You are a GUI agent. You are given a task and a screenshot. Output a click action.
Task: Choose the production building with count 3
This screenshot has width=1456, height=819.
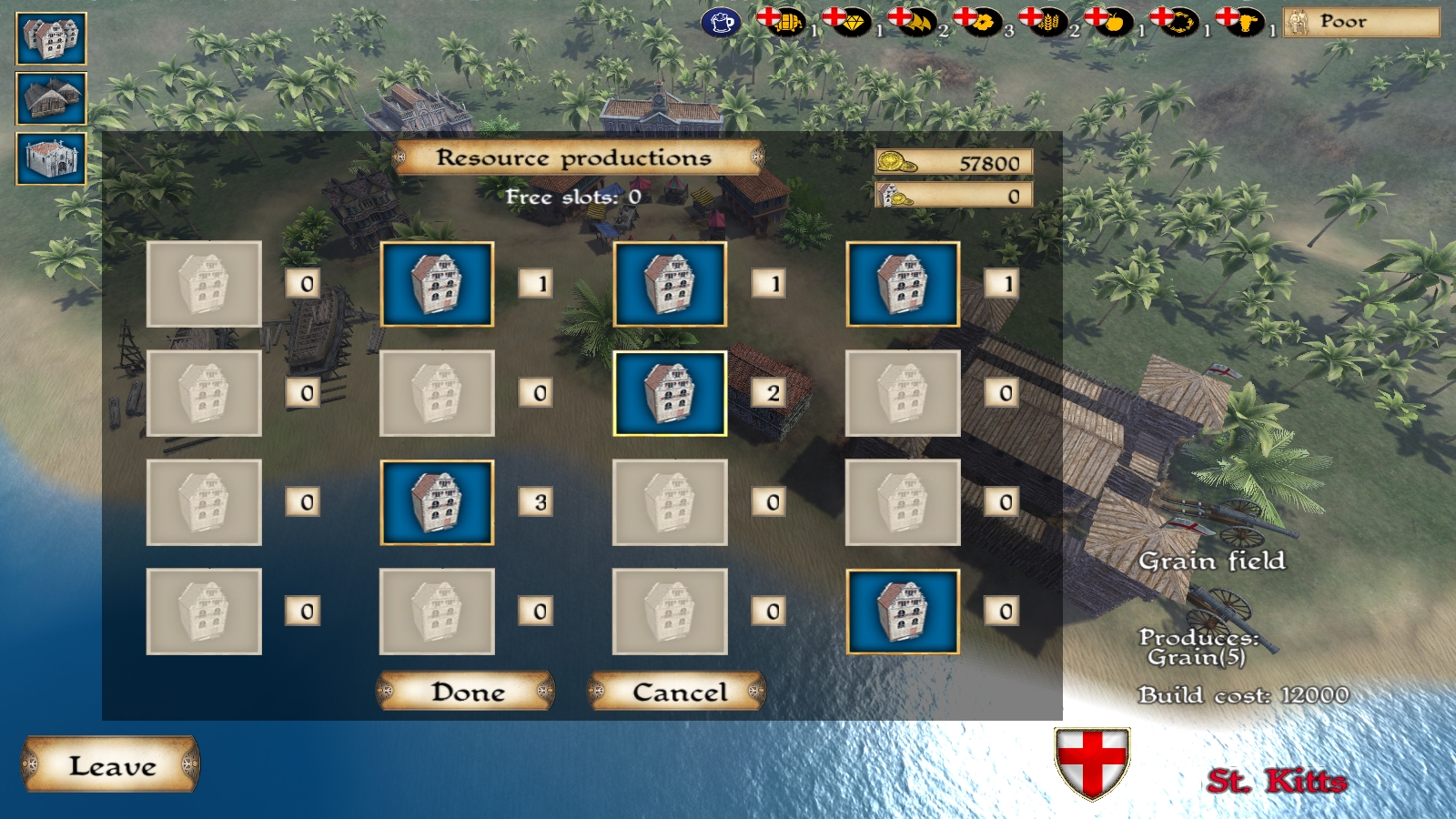pos(437,502)
